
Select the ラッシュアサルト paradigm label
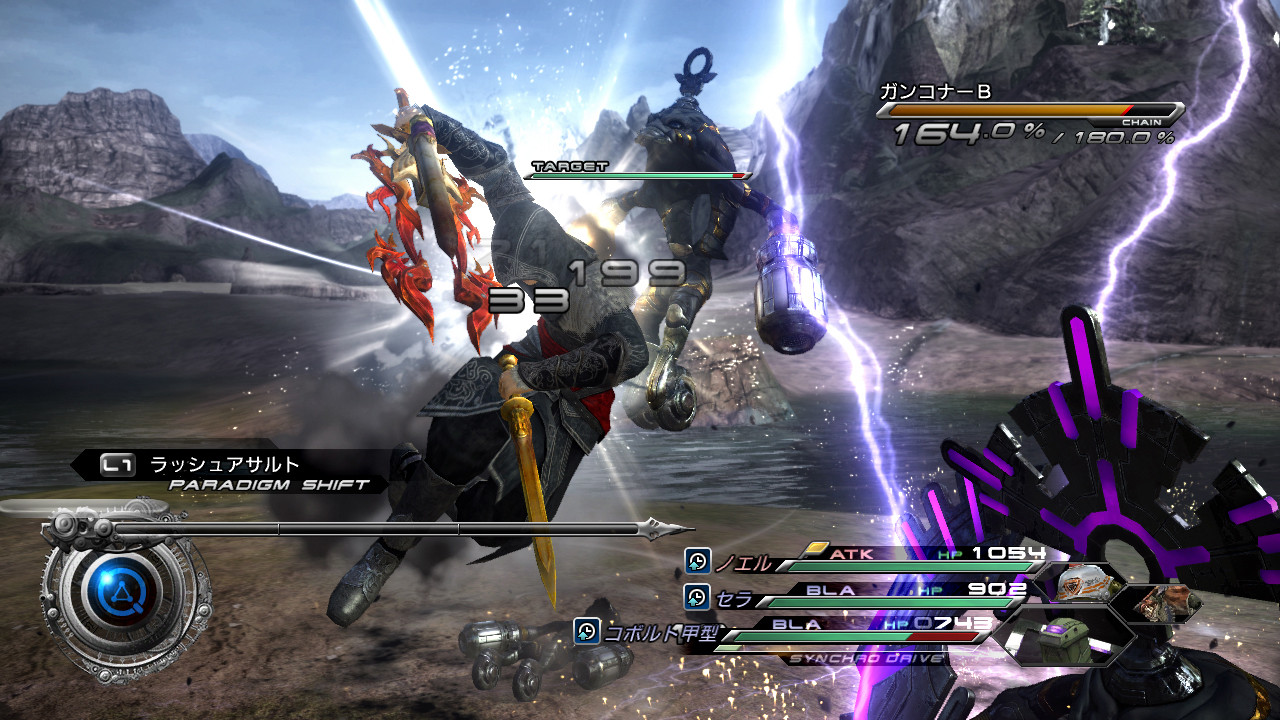pyautogui.click(x=224, y=464)
